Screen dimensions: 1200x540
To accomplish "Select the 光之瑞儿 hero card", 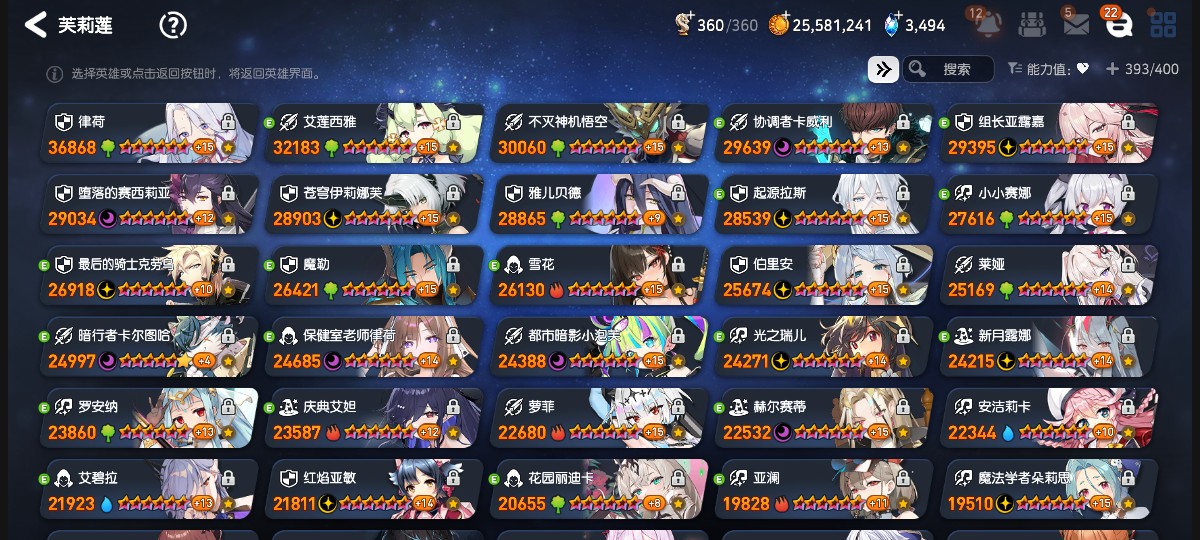I will (825, 347).
